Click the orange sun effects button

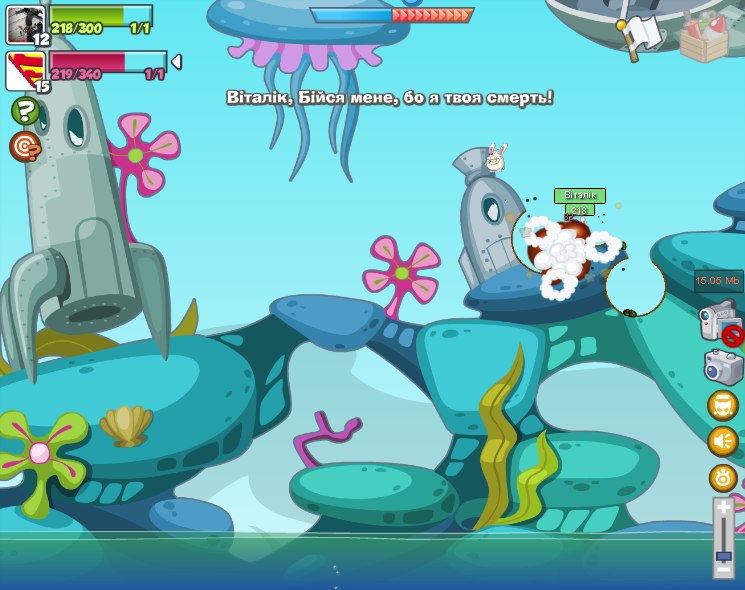point(722,478)
